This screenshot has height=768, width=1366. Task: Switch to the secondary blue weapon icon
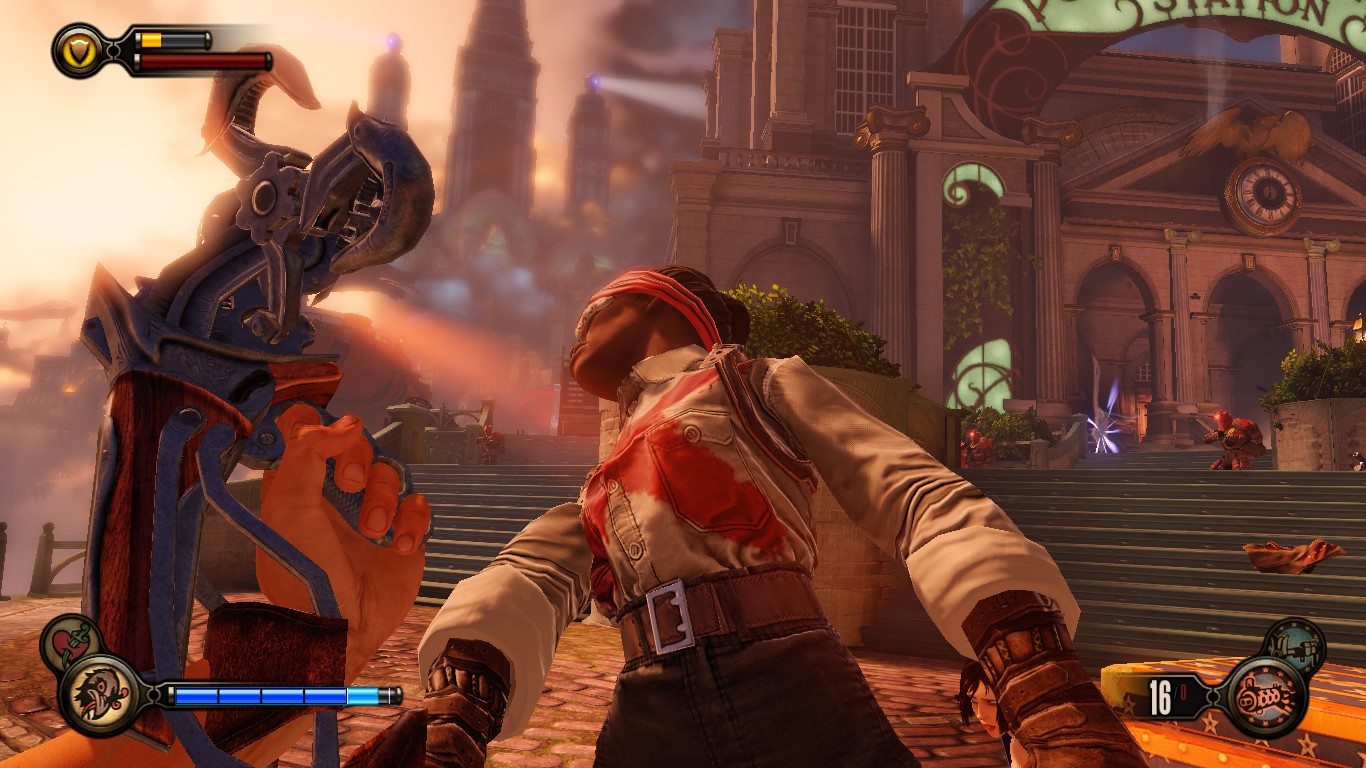tap(1293, 645)
